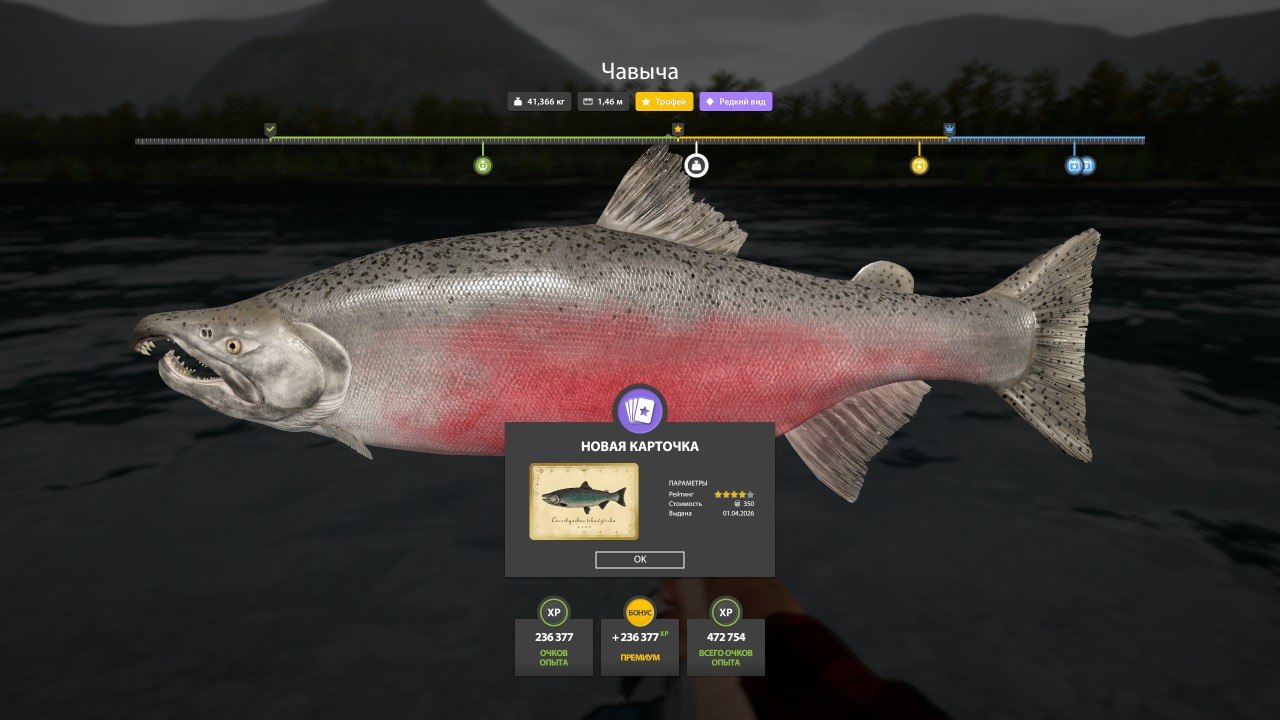This screenshot has width=1280, height=720.
Task: Click the white weight marker on the scale
Action: (696, 165)
